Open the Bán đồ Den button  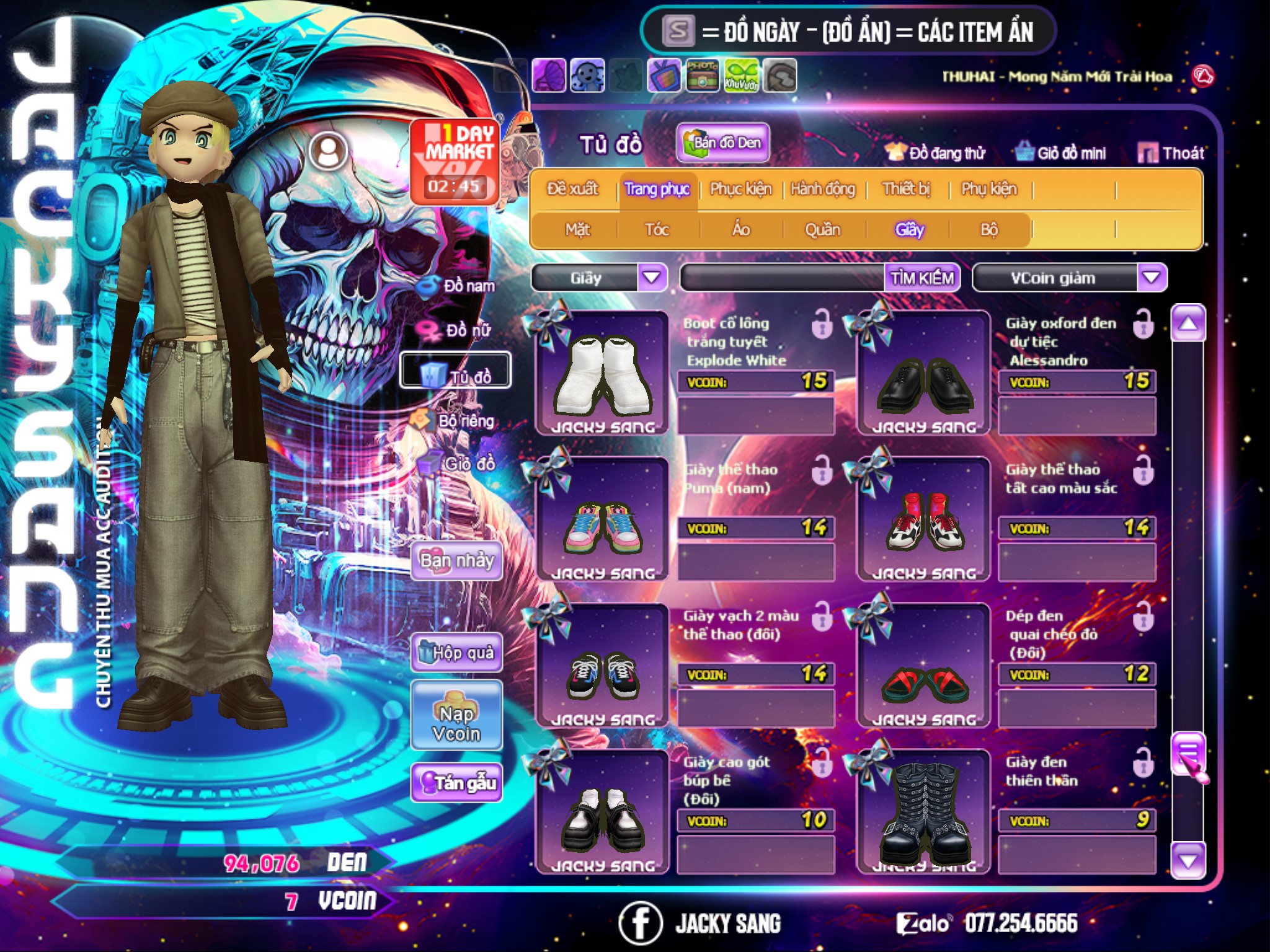(723, 143)
